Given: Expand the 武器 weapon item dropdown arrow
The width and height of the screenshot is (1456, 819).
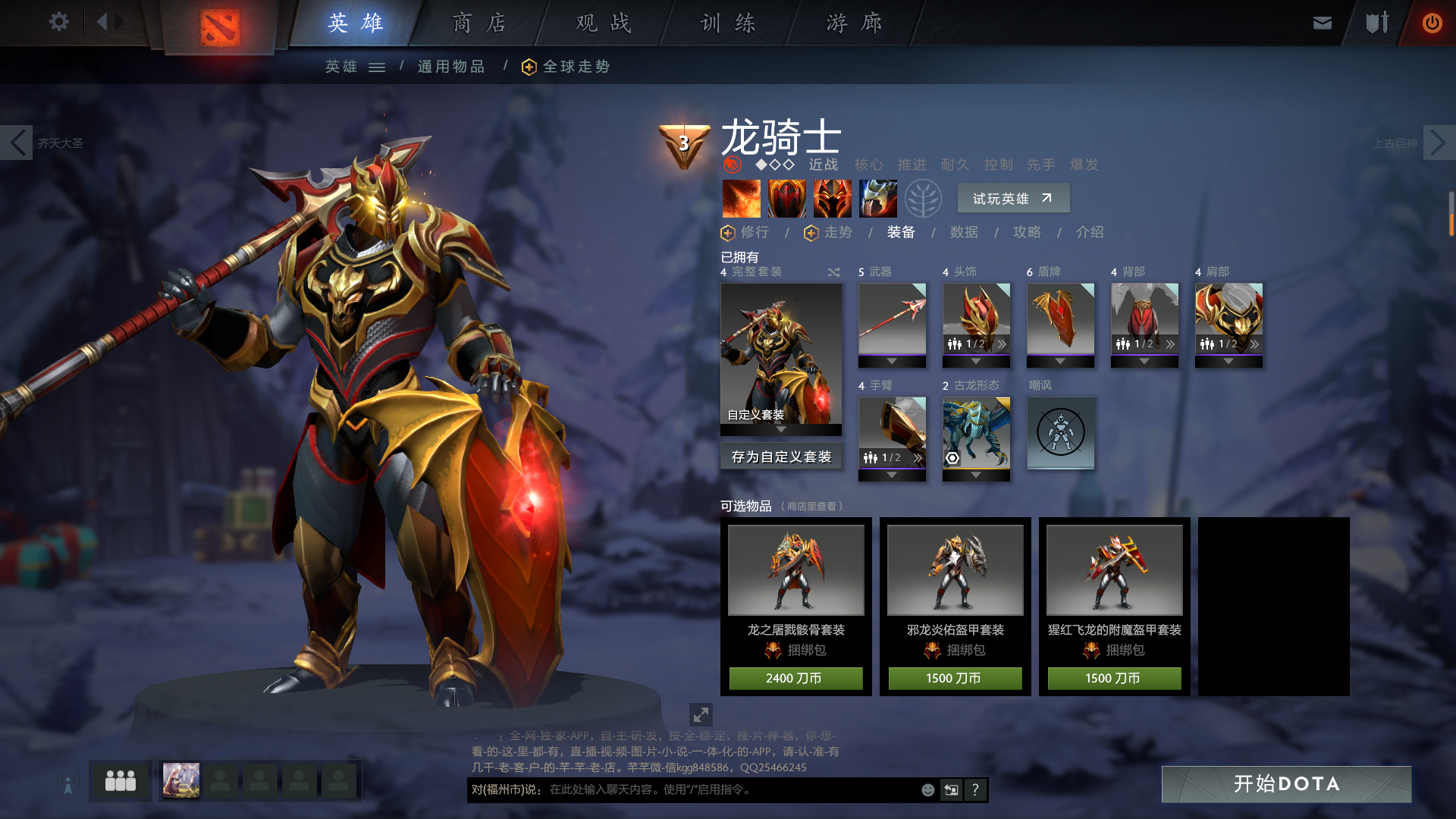Looking at the screenshot, I should point(893,362).
